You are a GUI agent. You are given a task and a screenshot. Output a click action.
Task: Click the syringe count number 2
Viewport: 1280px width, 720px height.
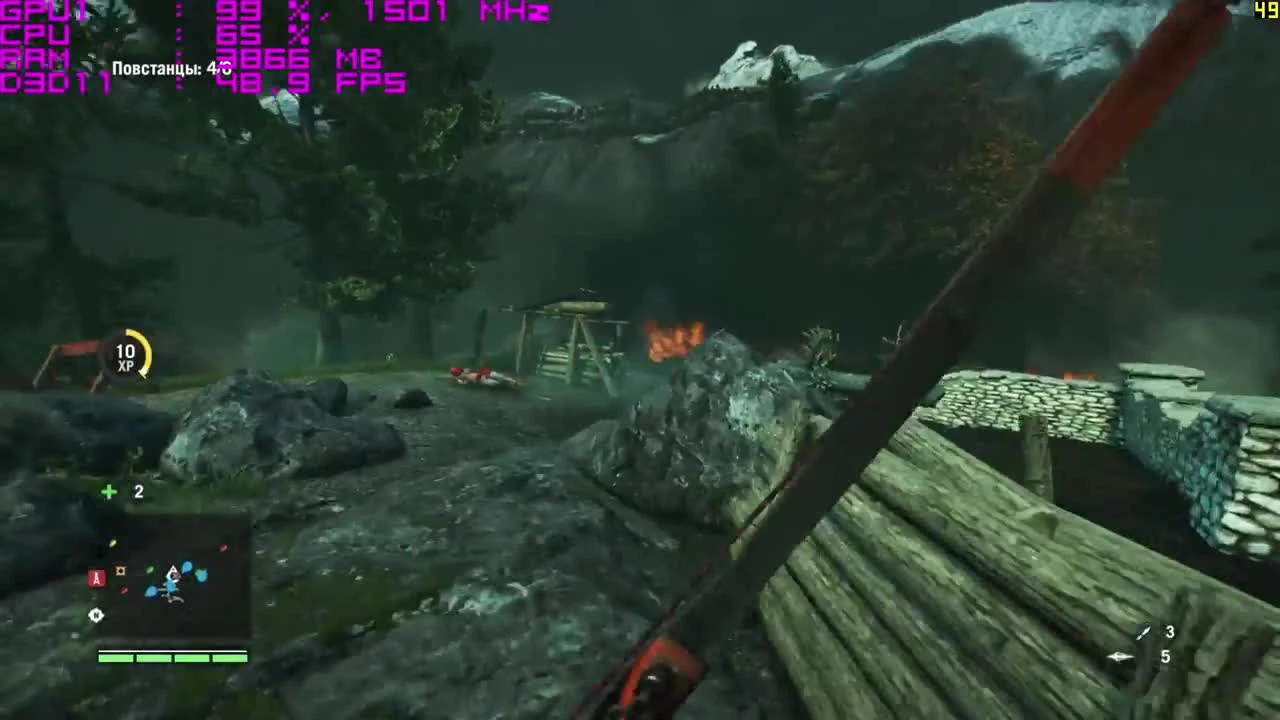click(139, 491)
